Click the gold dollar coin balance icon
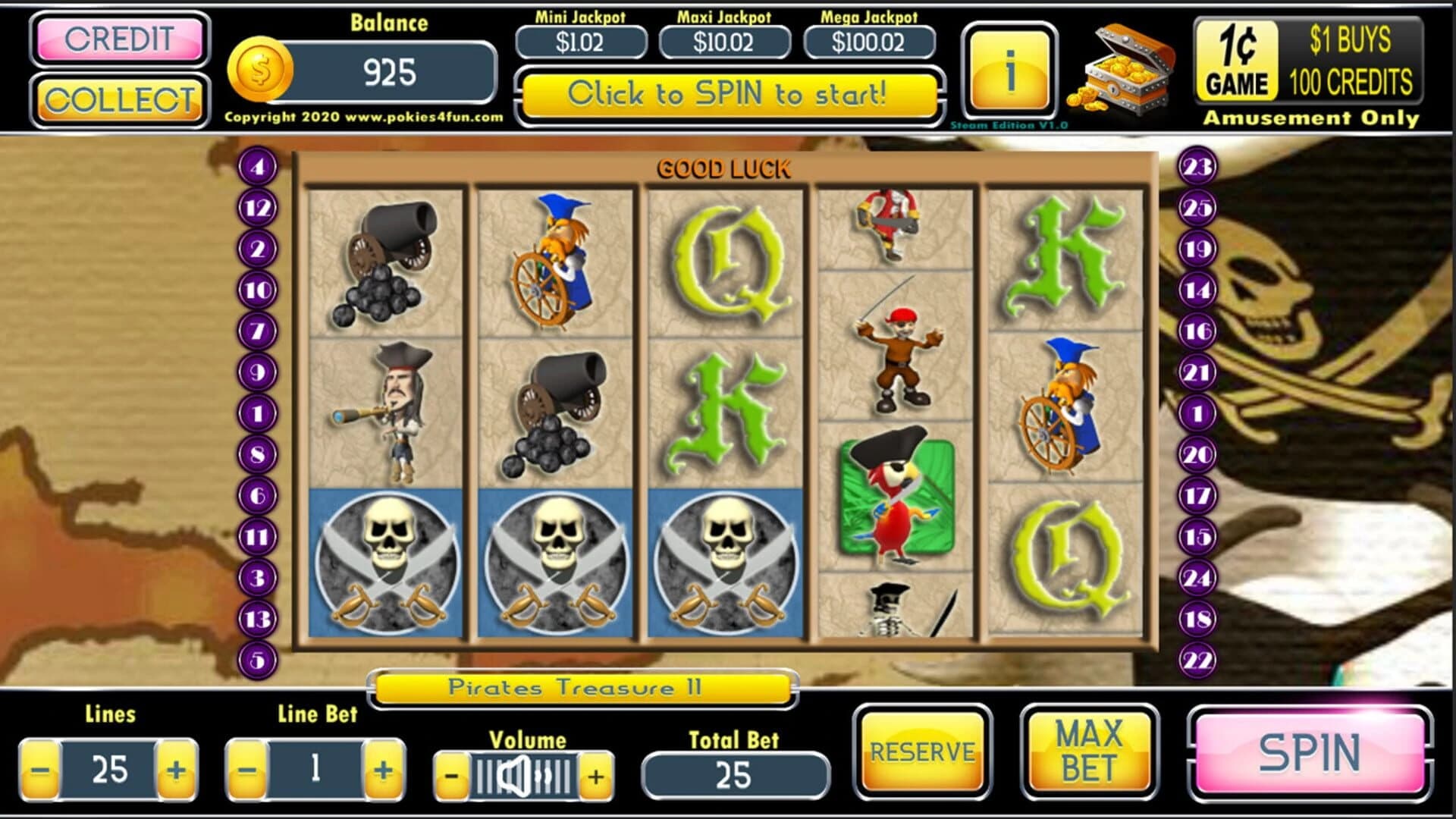 259,71
